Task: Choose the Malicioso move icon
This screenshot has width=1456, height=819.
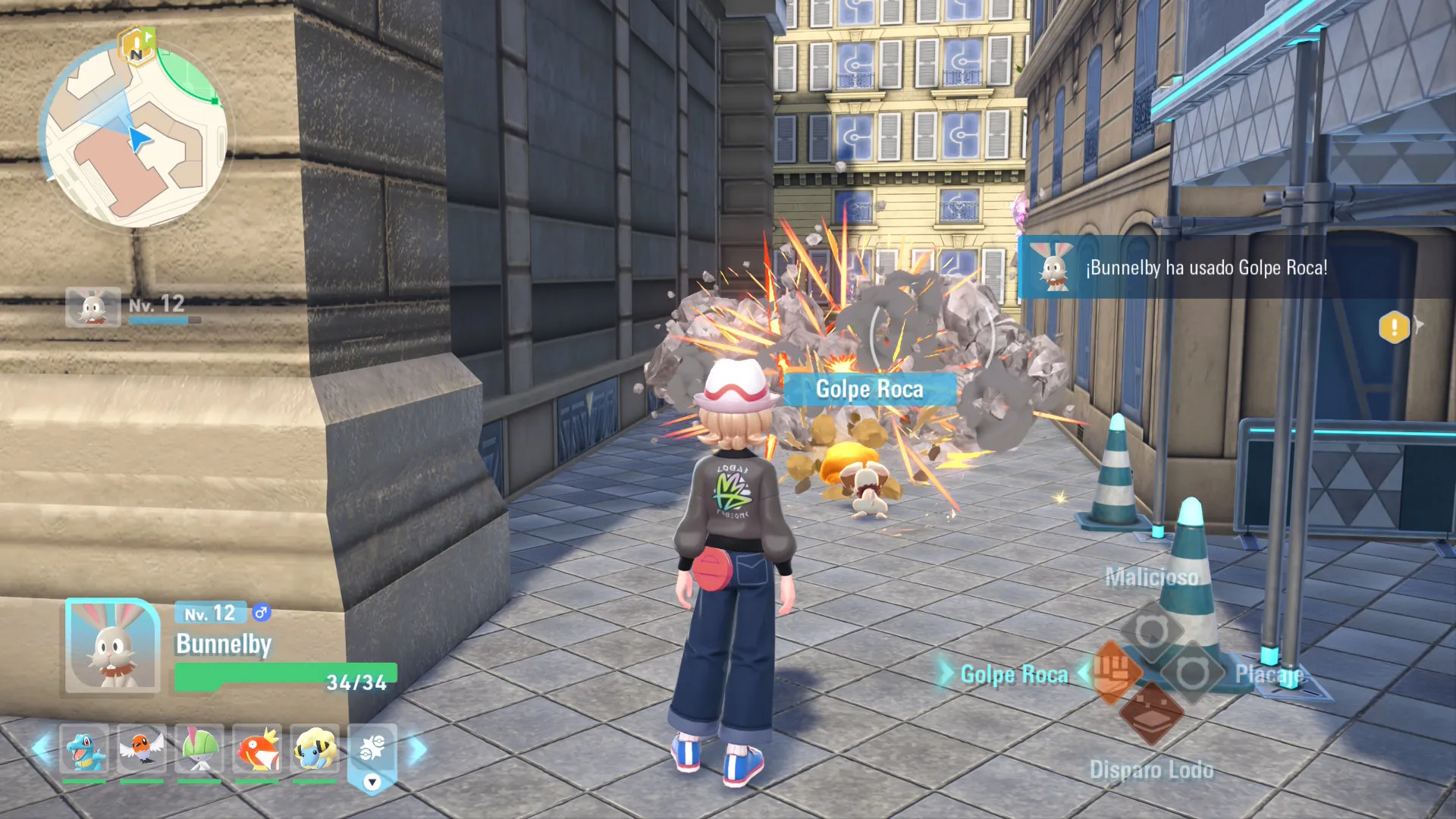Action: coord(1151,631)
